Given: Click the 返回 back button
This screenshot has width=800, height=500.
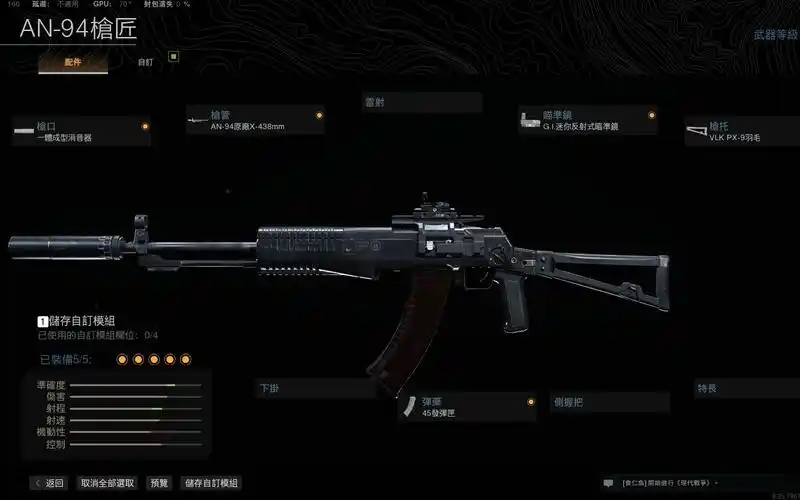Looking at the screenshot, I should click(49, 483).
